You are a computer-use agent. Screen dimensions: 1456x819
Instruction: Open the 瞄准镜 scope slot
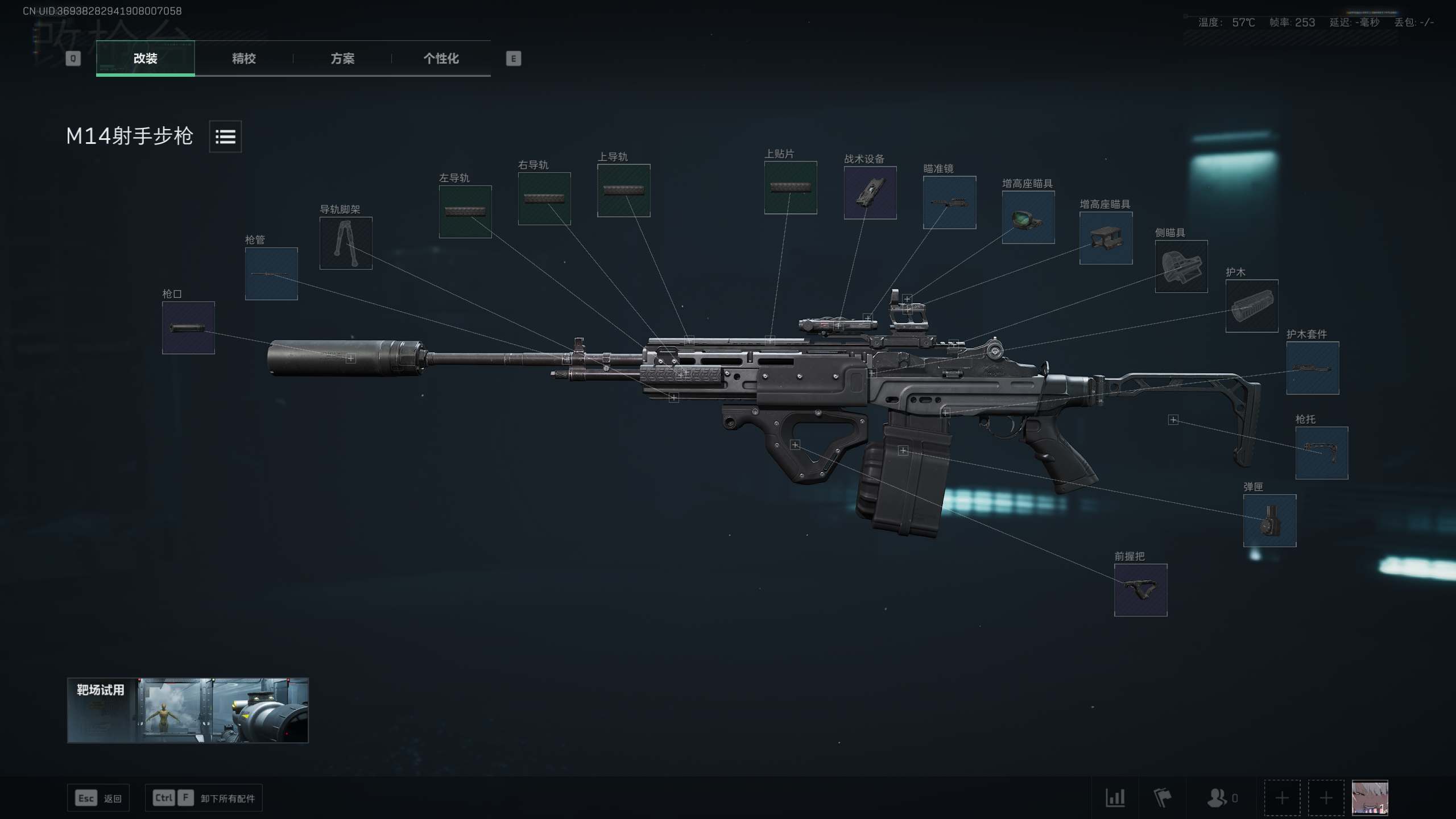point(949,202)
